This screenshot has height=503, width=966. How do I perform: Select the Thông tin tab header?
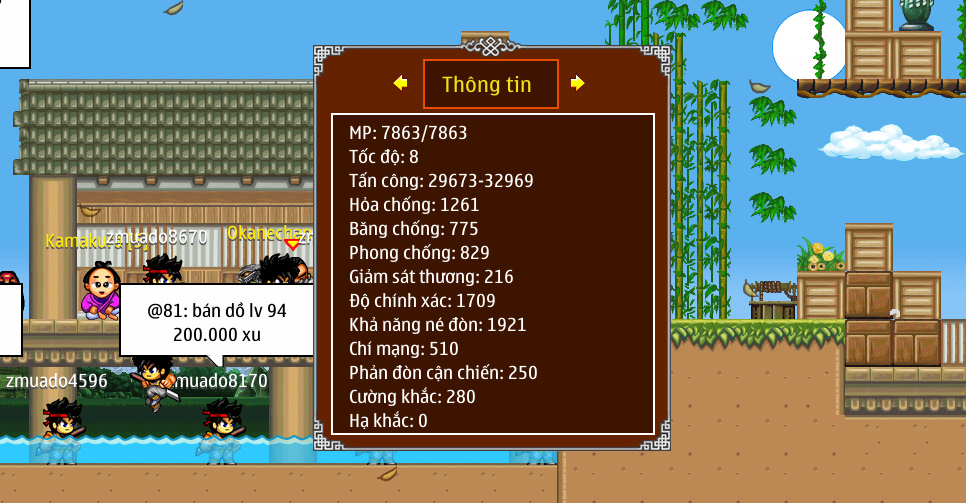coord(489,84)
